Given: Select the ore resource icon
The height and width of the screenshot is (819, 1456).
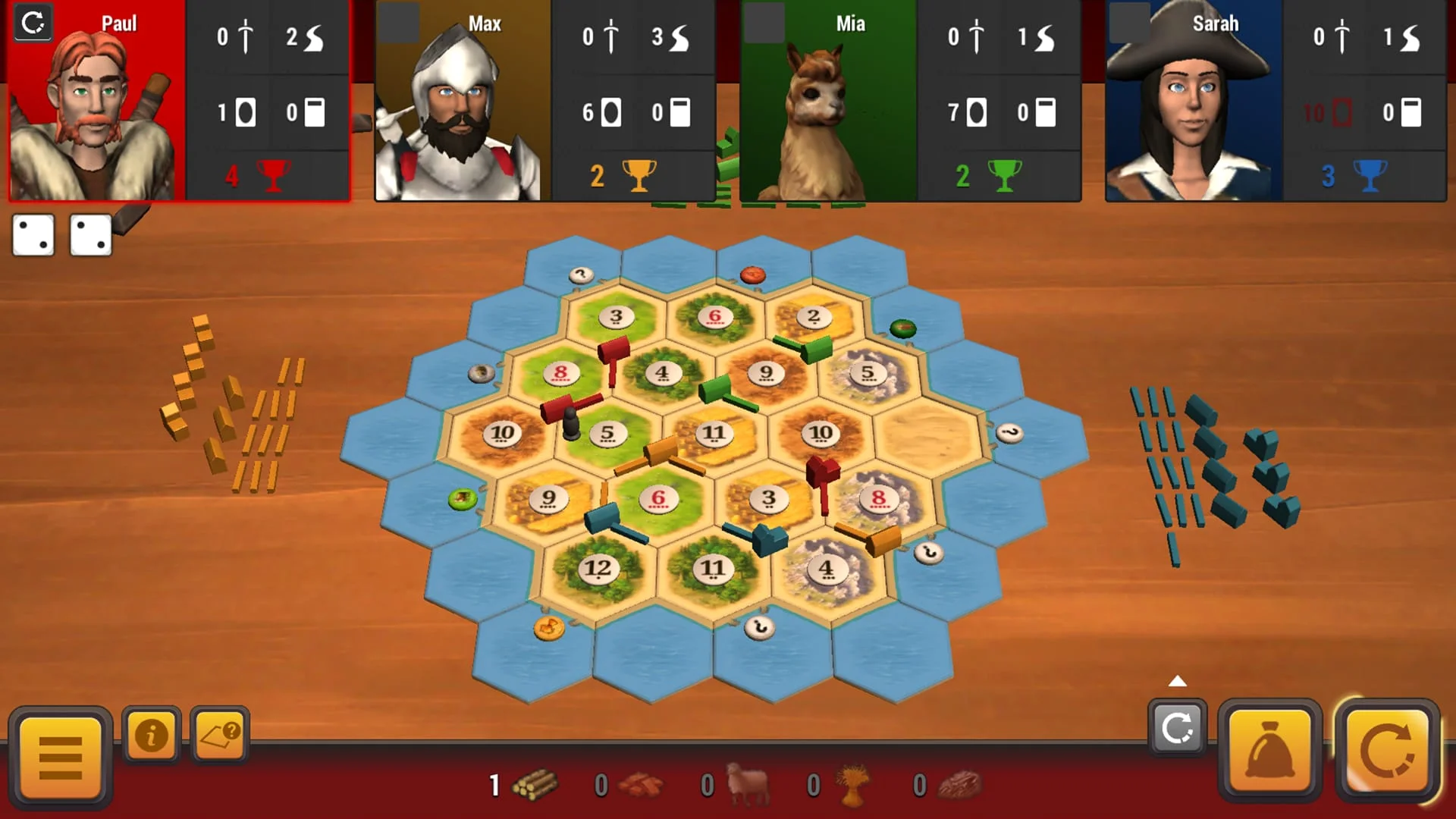Looking at the screenshot, I should [x=965, y=786].
